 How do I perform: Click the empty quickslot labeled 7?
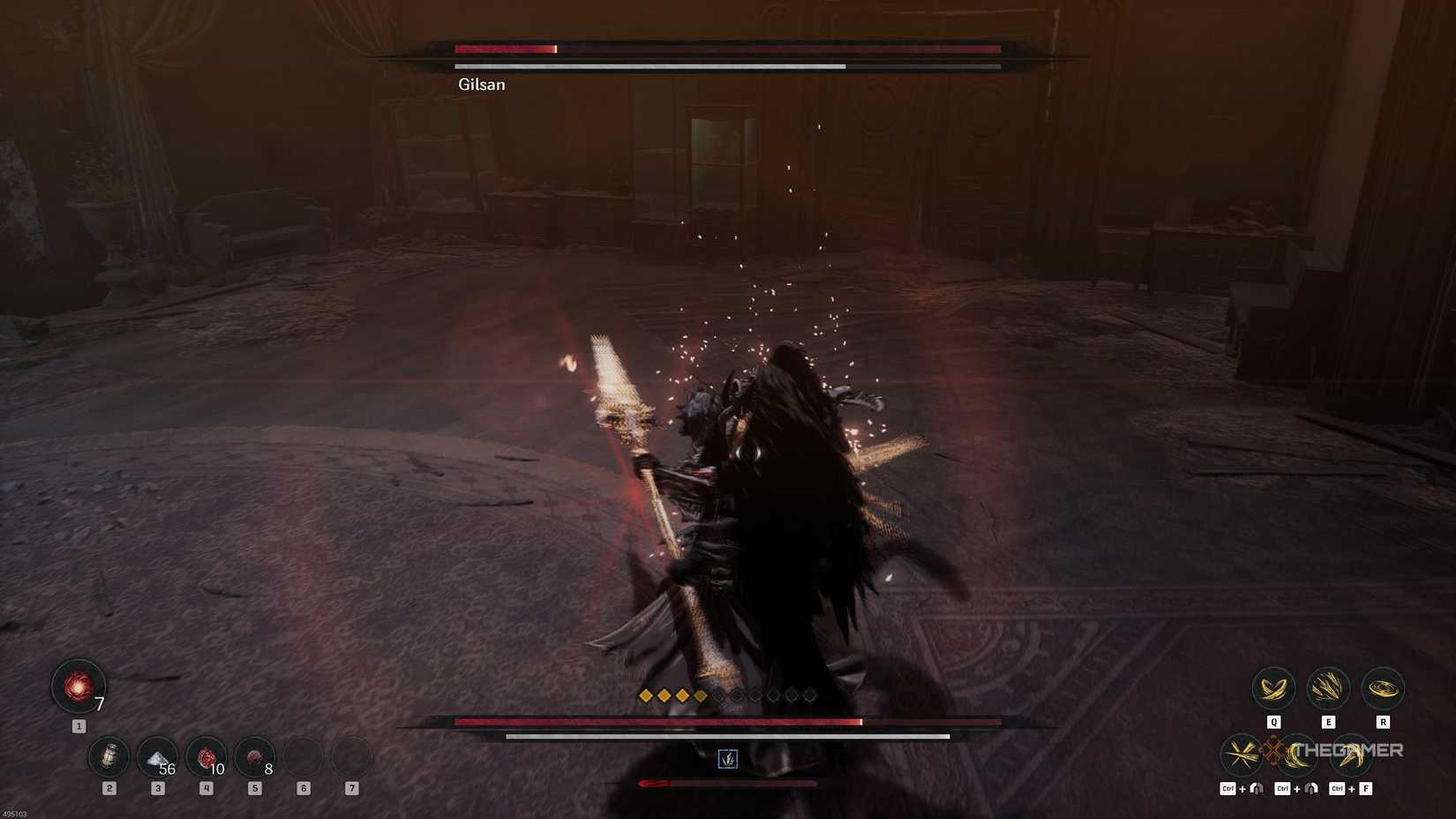[x=353, y=756]
